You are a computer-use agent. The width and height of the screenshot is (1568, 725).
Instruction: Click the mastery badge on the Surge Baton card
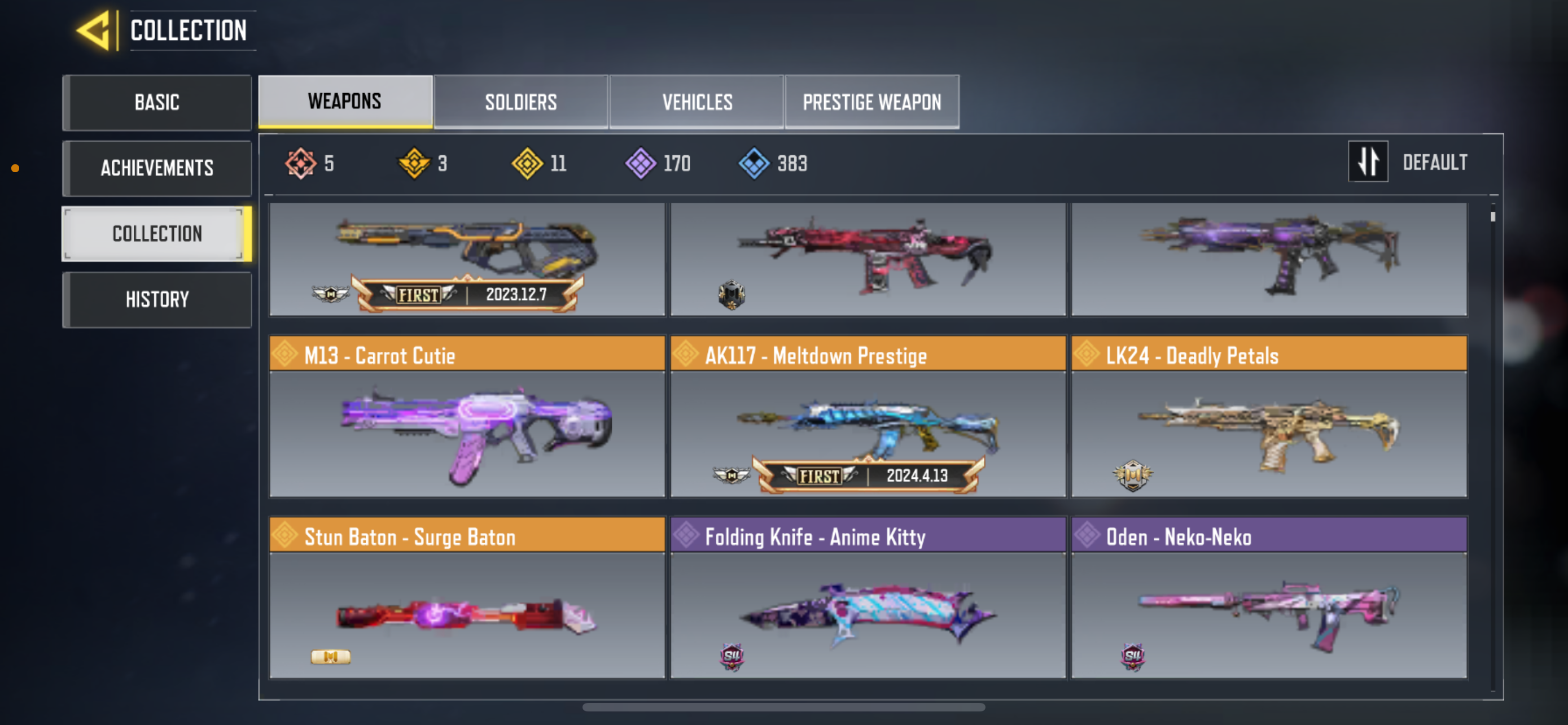(x=331, y=657)
